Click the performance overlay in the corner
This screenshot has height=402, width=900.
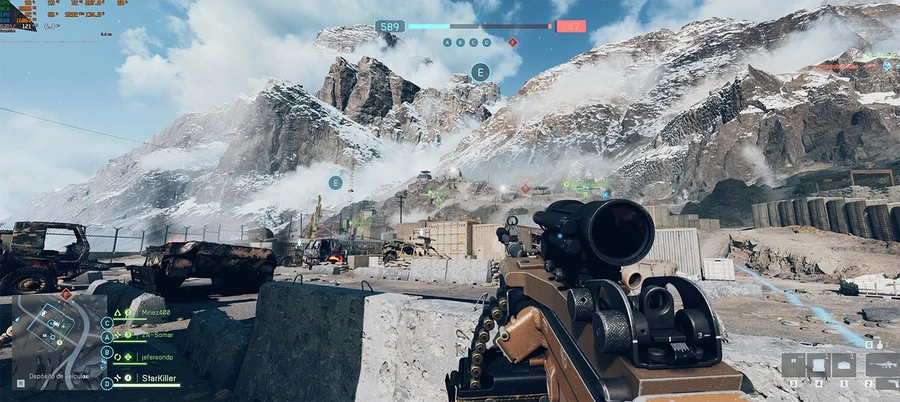point(18,14)
